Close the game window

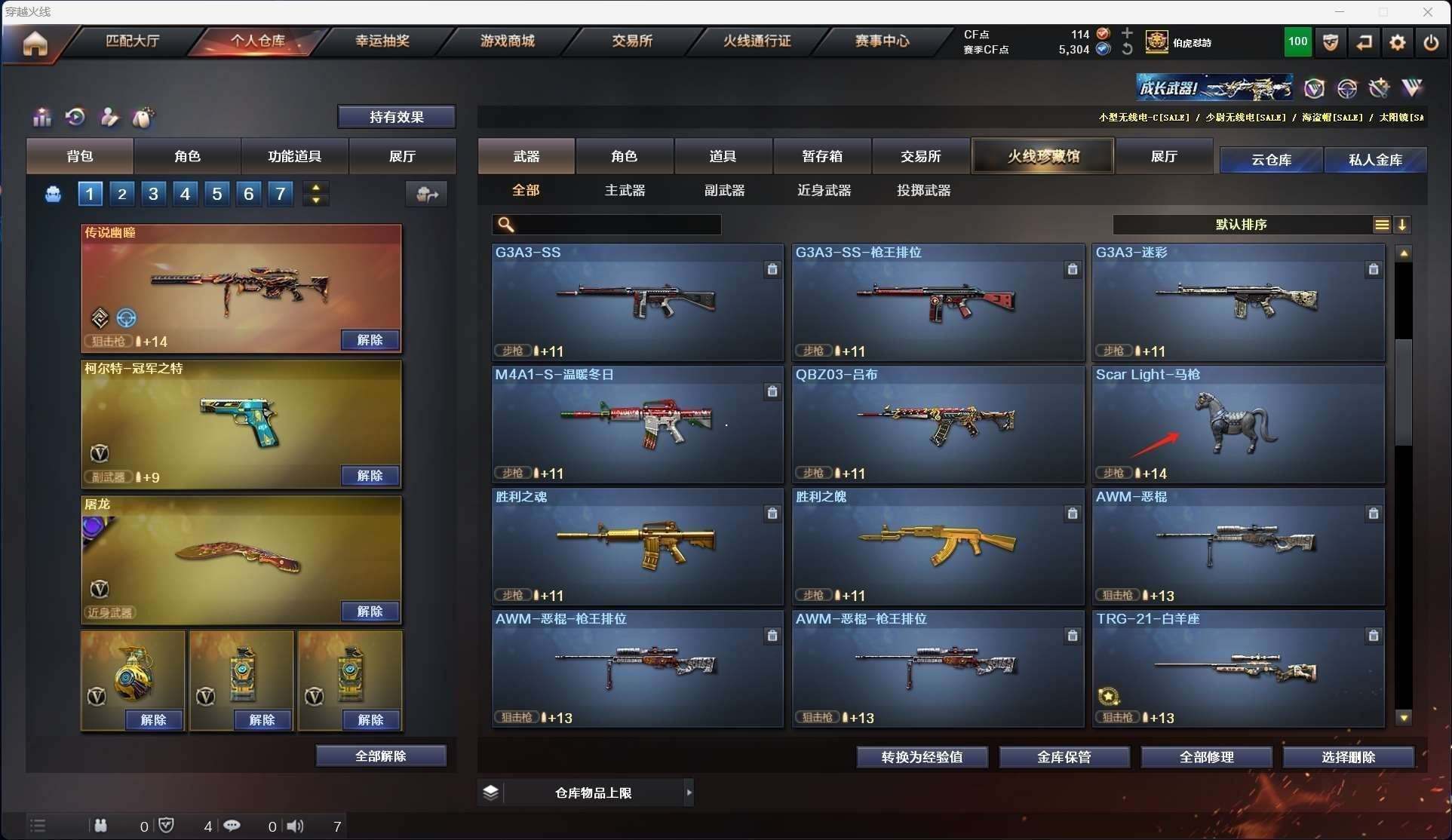[x=1427, y=12]
